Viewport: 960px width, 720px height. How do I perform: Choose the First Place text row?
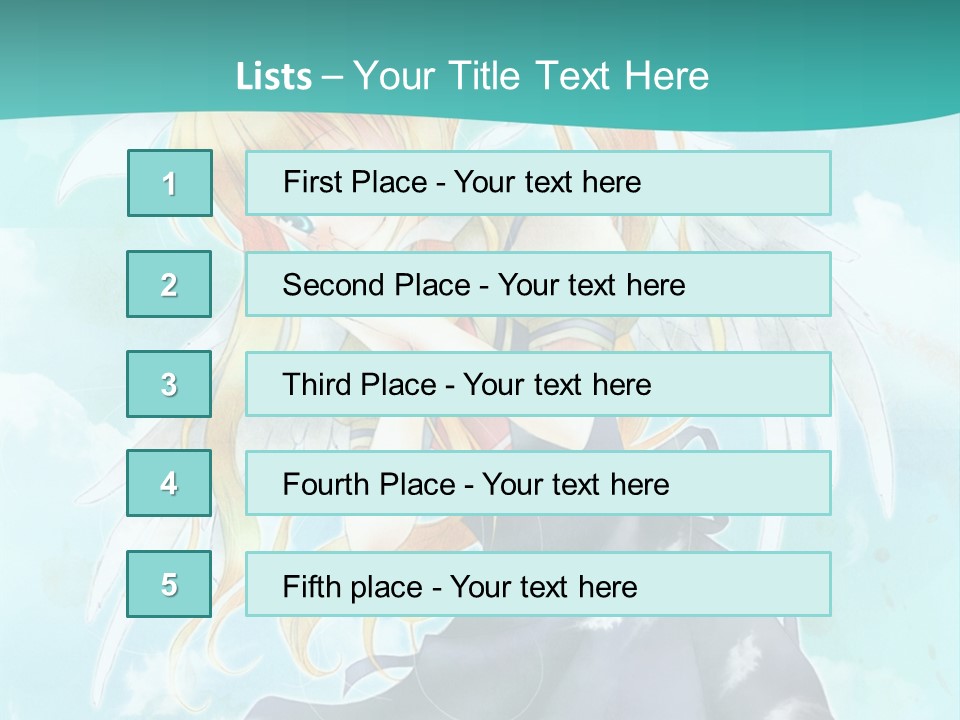pos(538,183)
